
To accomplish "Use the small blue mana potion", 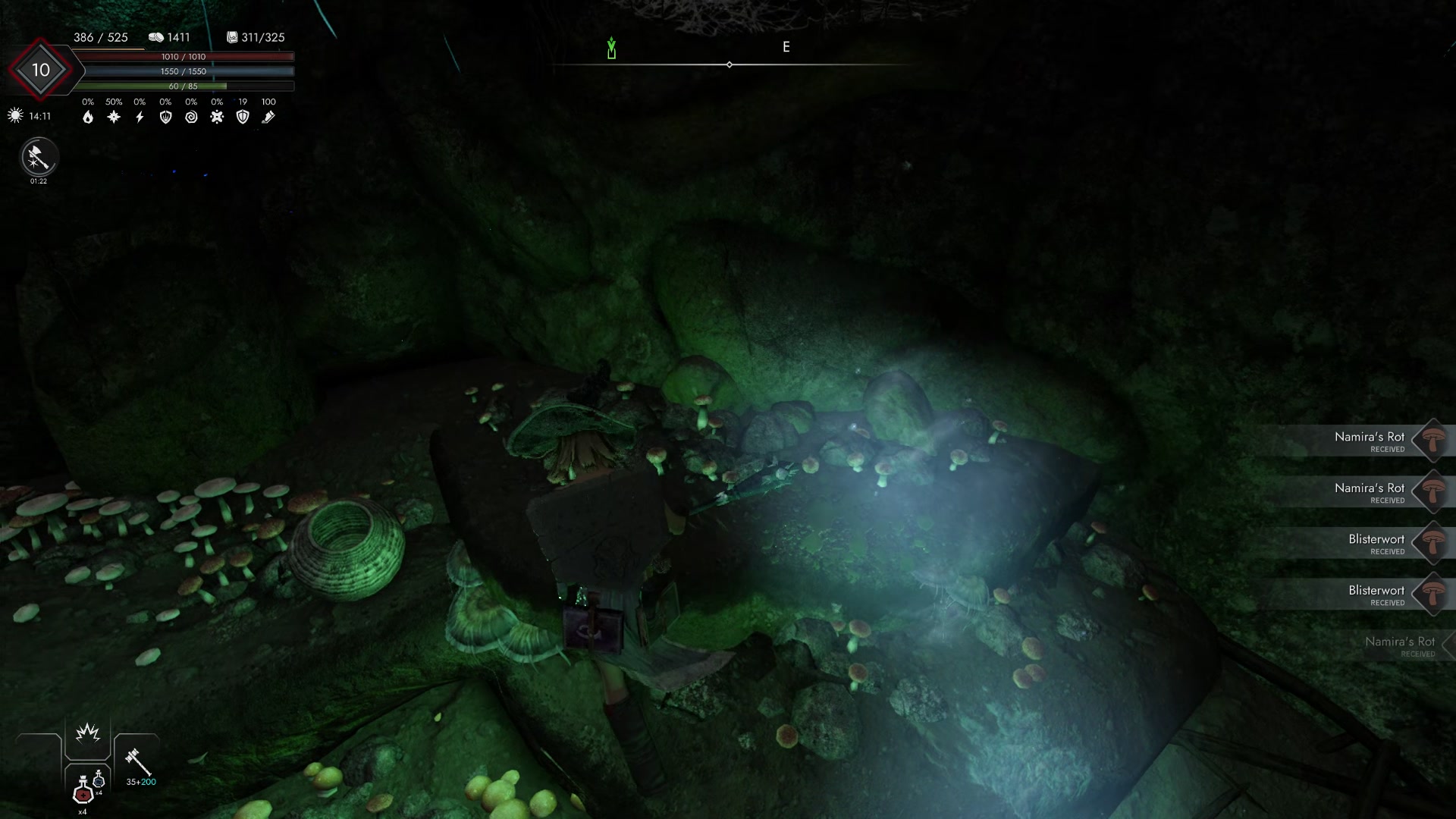I will coord(99,780).
